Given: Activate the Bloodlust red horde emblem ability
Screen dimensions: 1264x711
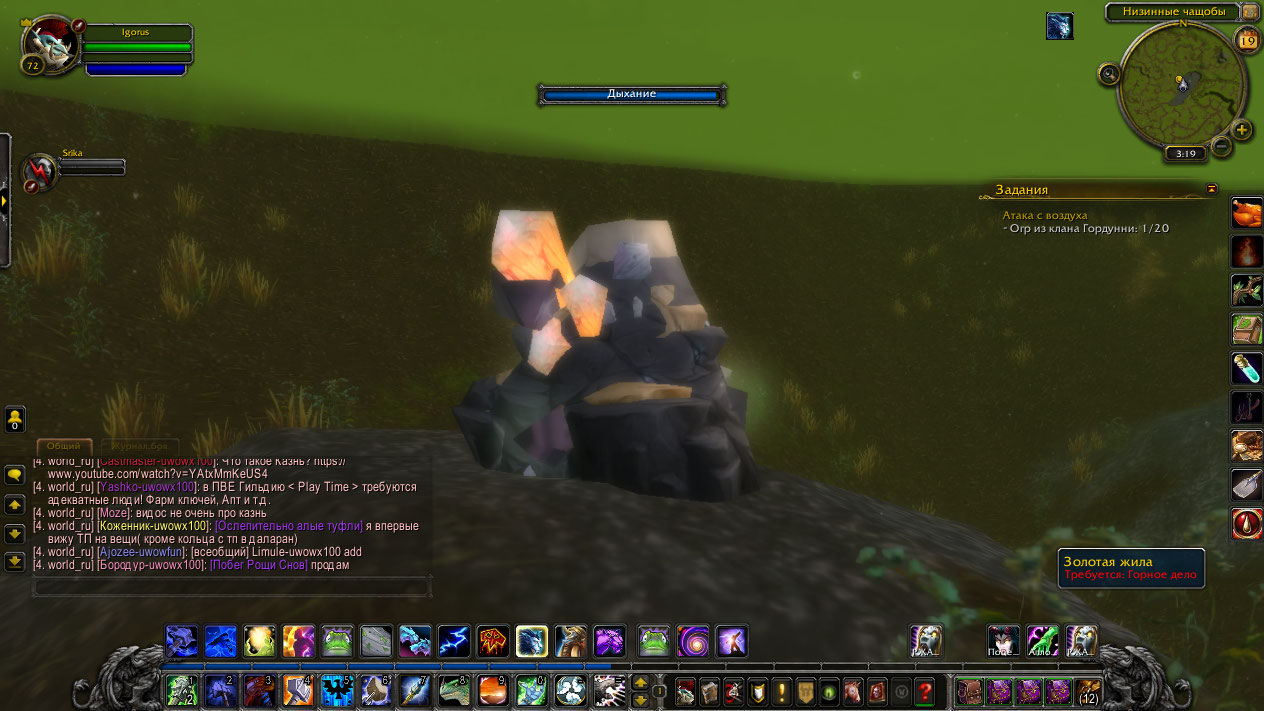Looking at the screenshot, I should [x=492, y=641].
